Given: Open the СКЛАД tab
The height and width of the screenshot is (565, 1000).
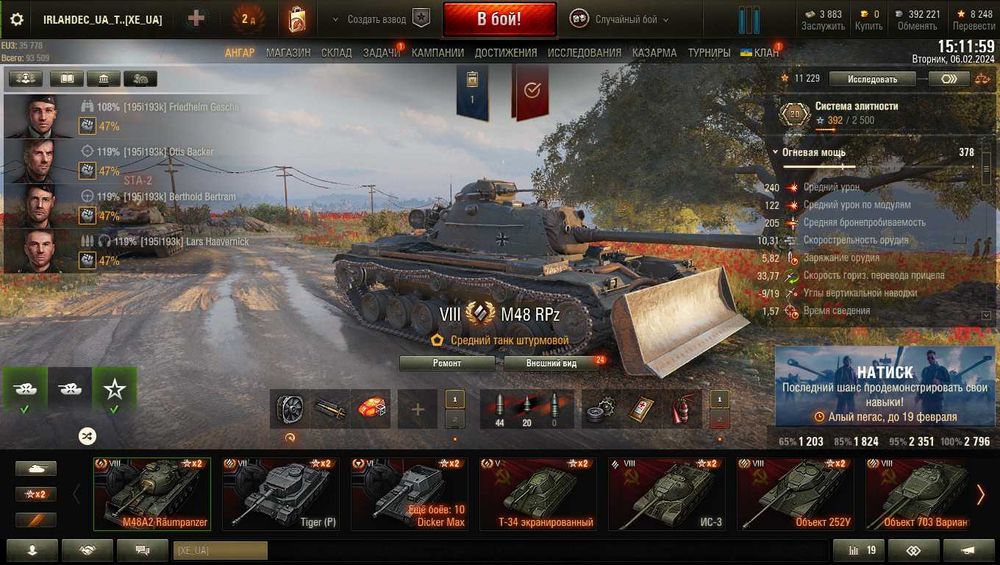Looking at the screenshot, I should [x=336, y=52].
